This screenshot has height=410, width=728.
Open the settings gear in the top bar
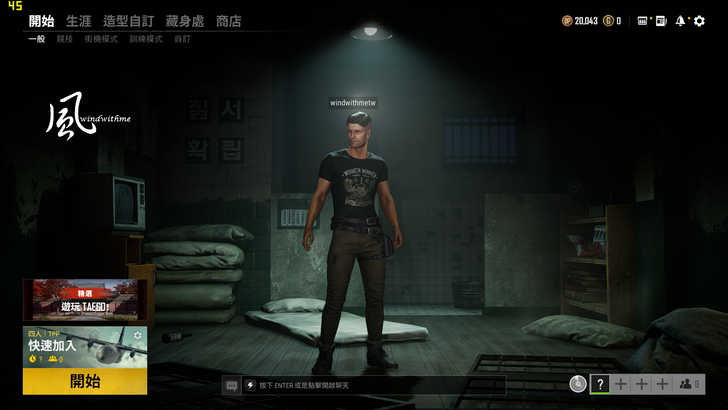tap(699, 21)
